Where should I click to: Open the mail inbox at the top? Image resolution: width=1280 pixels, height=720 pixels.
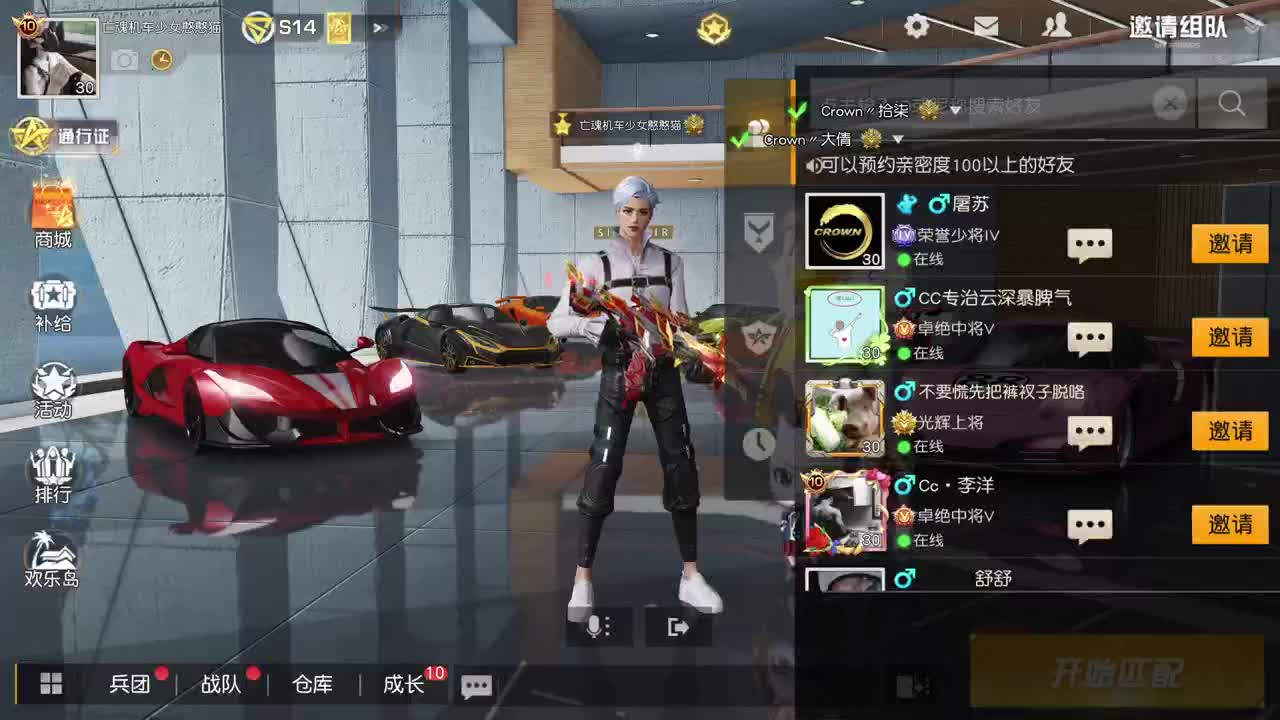pyautogui.click(x=986, y=27)
